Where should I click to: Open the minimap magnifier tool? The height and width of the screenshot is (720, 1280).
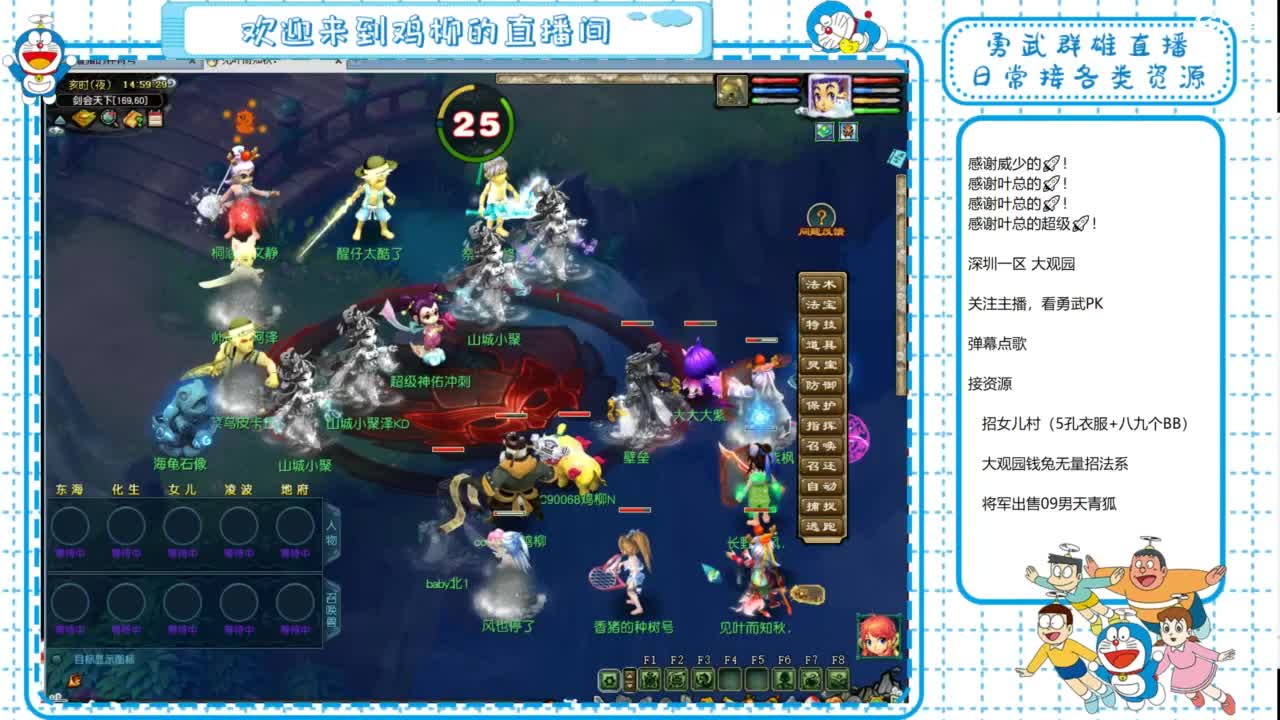point(108,119)
